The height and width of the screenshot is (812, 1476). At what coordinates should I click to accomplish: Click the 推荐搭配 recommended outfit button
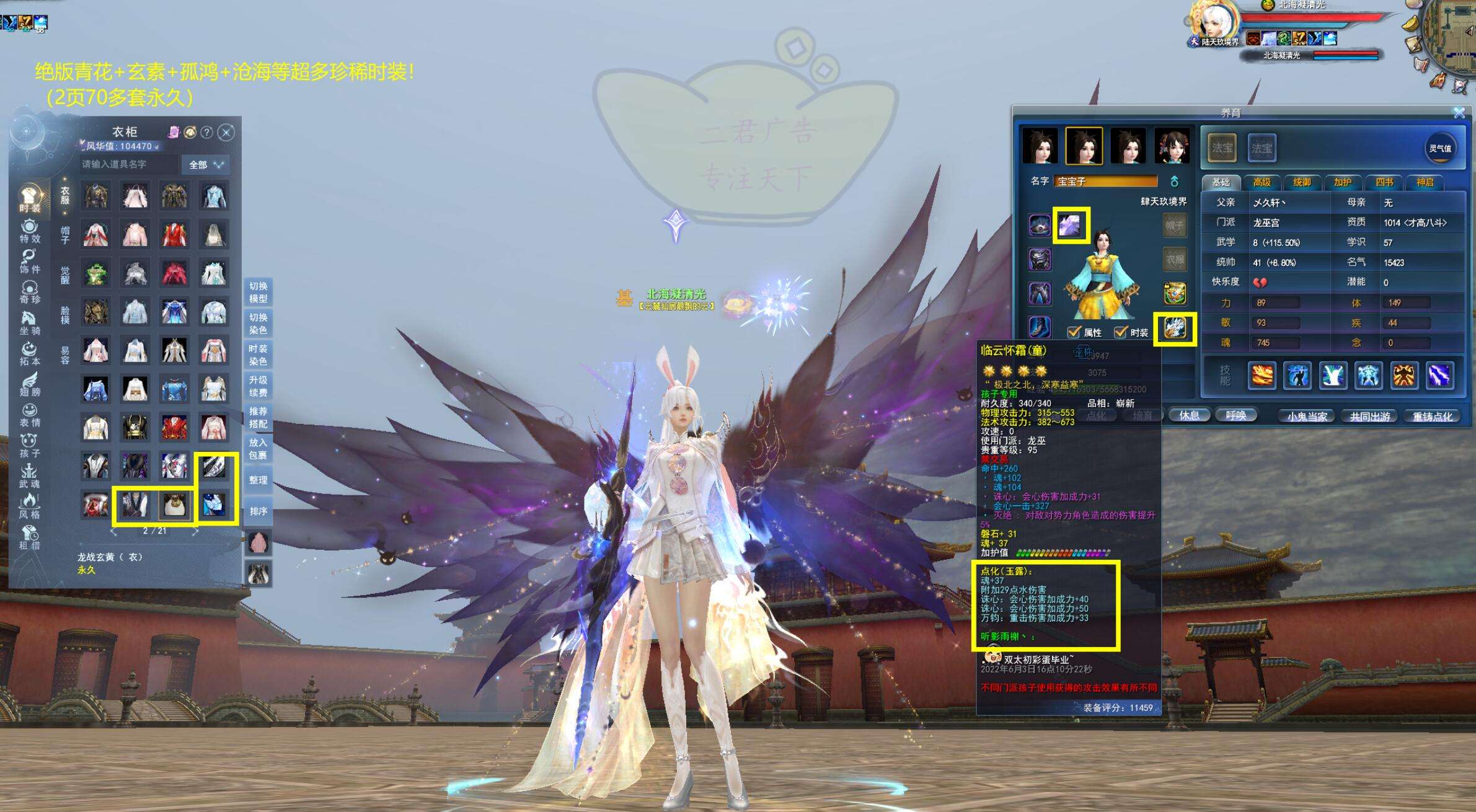[x=258, y=417]
